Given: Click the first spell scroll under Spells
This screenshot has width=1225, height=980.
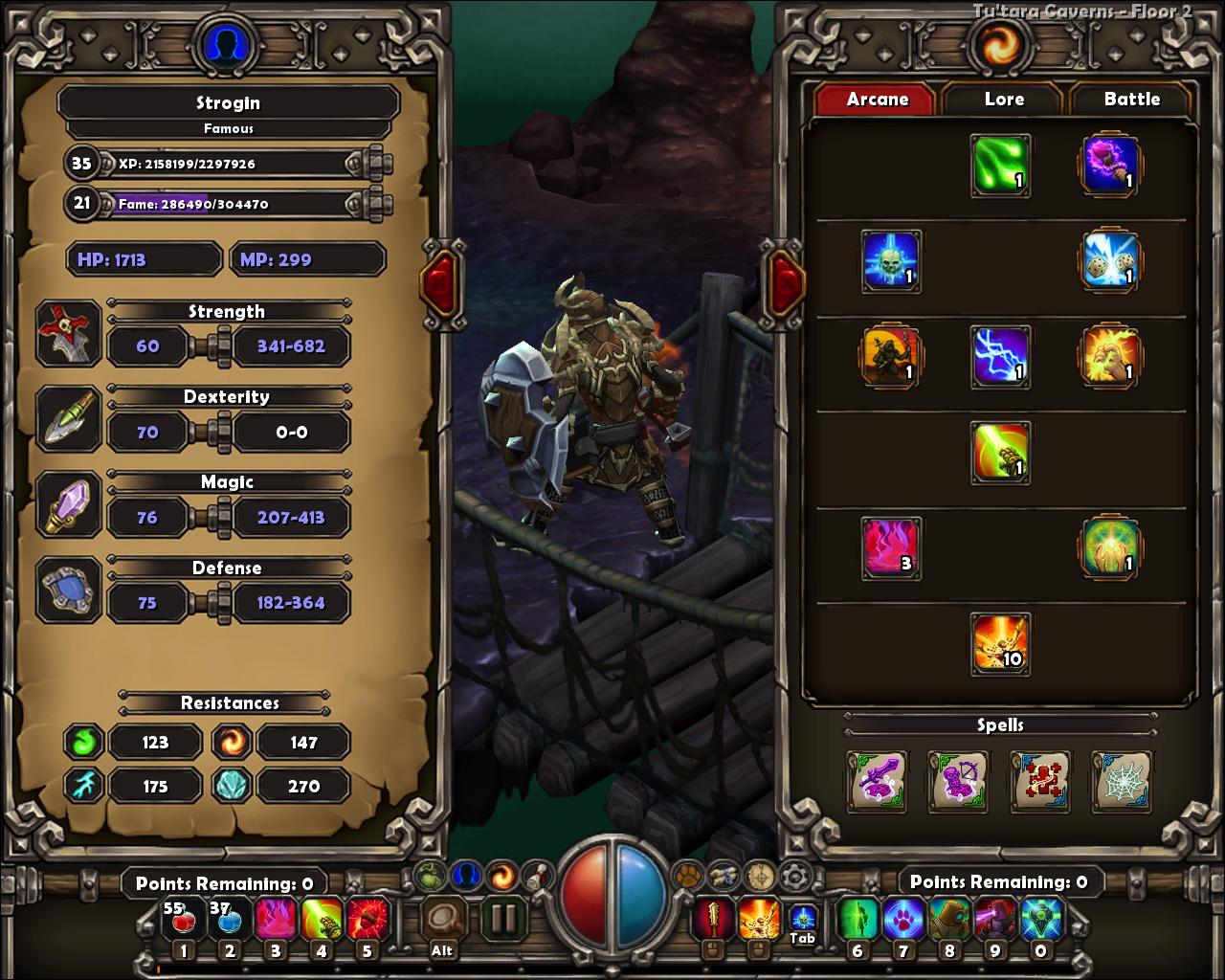Looking at the screenshot, I should pos(878,782).
